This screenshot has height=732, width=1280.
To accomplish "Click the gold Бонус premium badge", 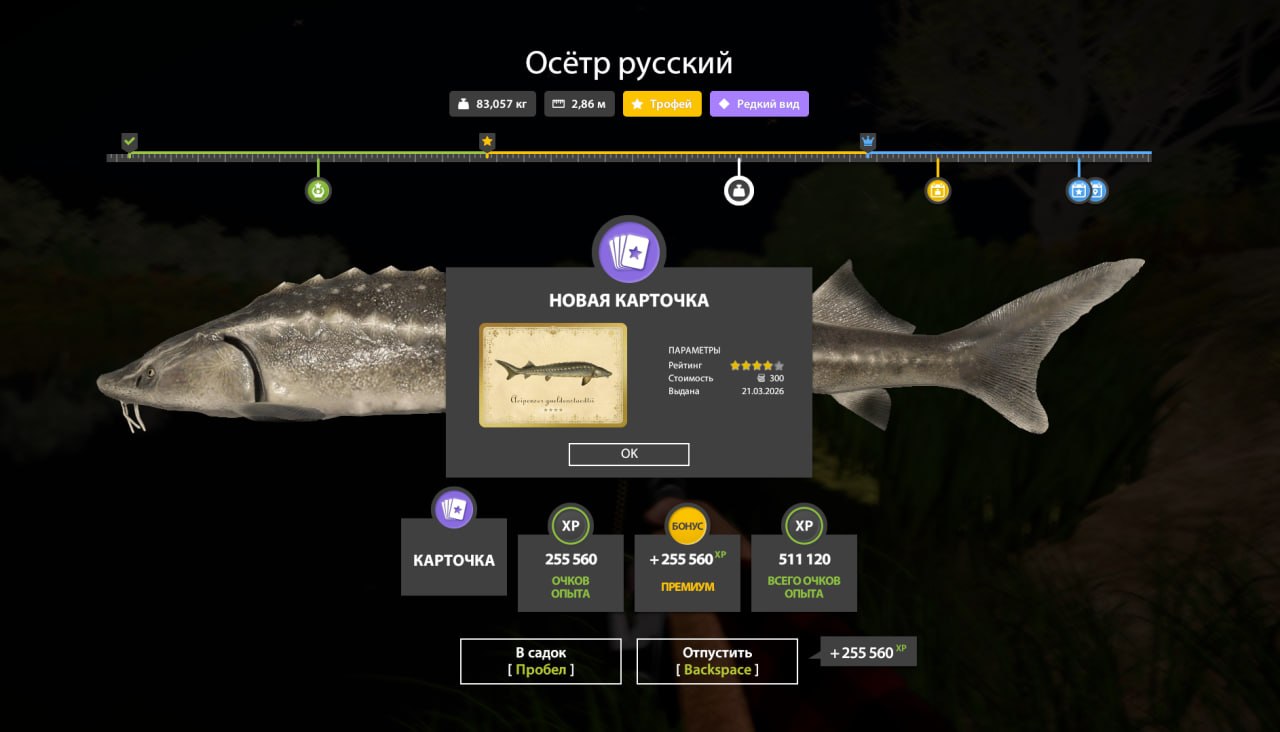I will (688, 526).
